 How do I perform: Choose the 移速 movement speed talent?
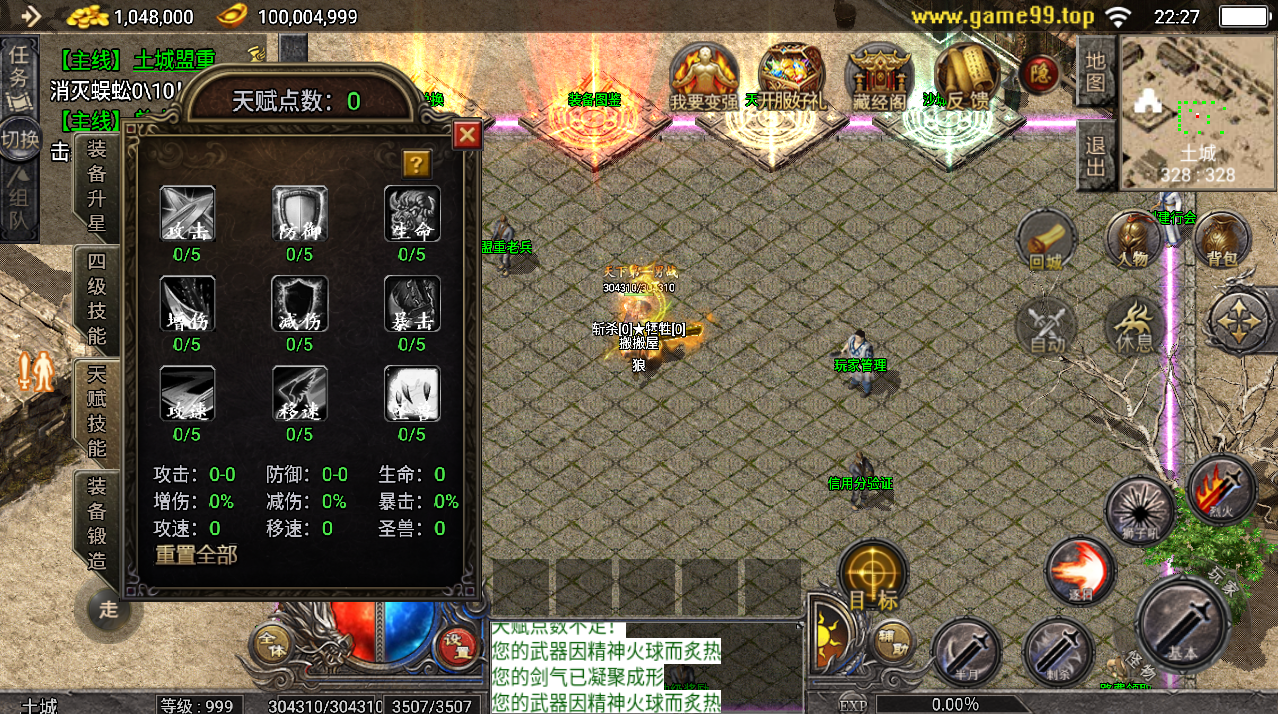(299, 394)
